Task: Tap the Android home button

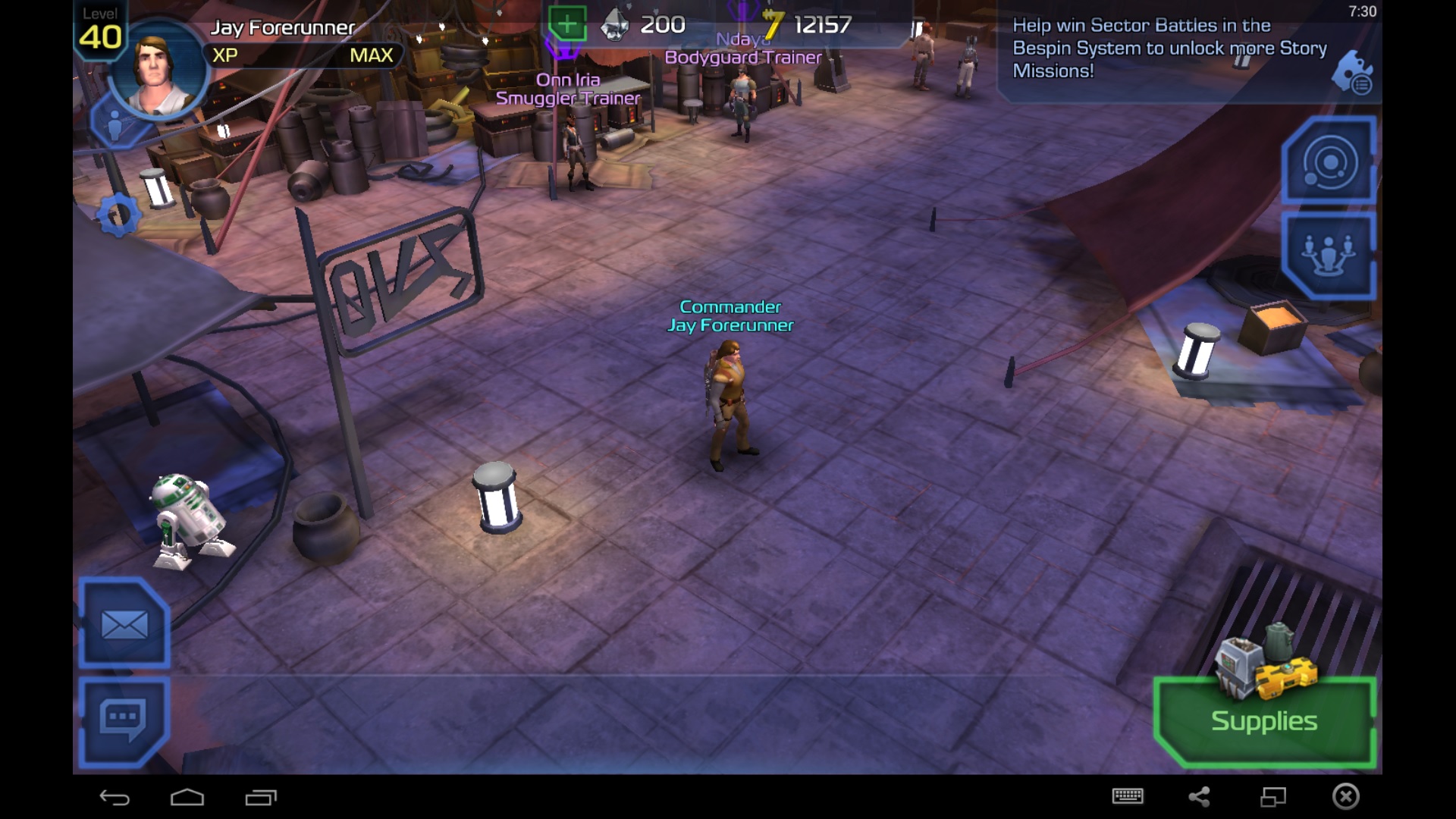Action: pyautogui.click(x=187, y=797)
